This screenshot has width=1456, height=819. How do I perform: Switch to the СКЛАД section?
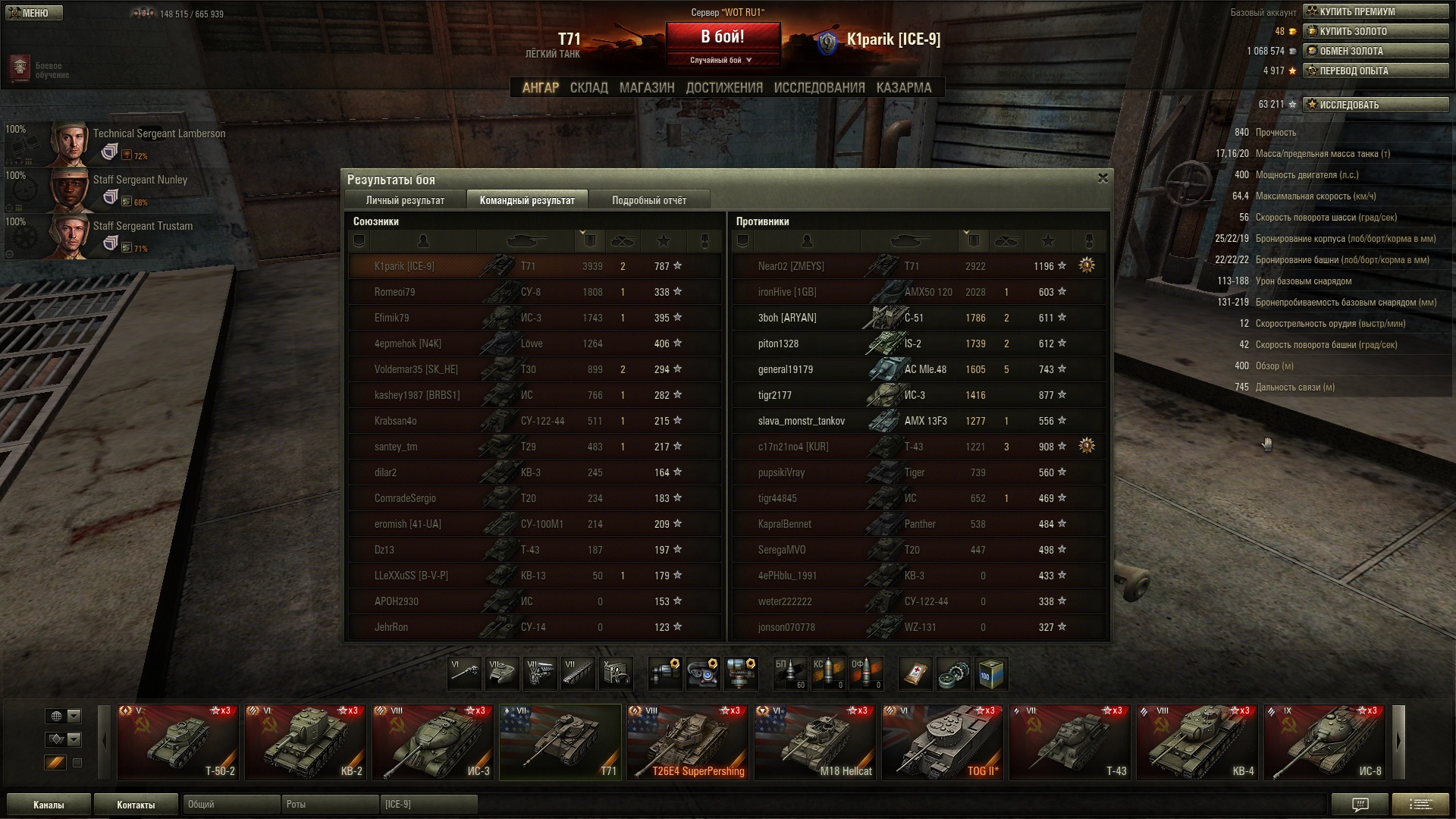click(588, 88)
